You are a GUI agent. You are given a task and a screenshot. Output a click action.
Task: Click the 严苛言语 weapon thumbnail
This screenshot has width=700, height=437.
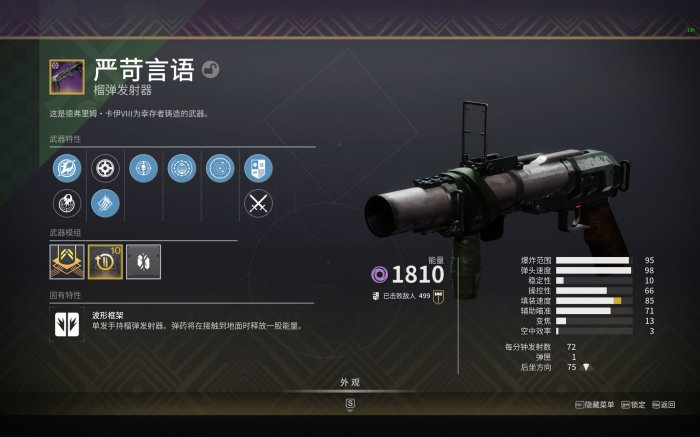click(66, 77)
